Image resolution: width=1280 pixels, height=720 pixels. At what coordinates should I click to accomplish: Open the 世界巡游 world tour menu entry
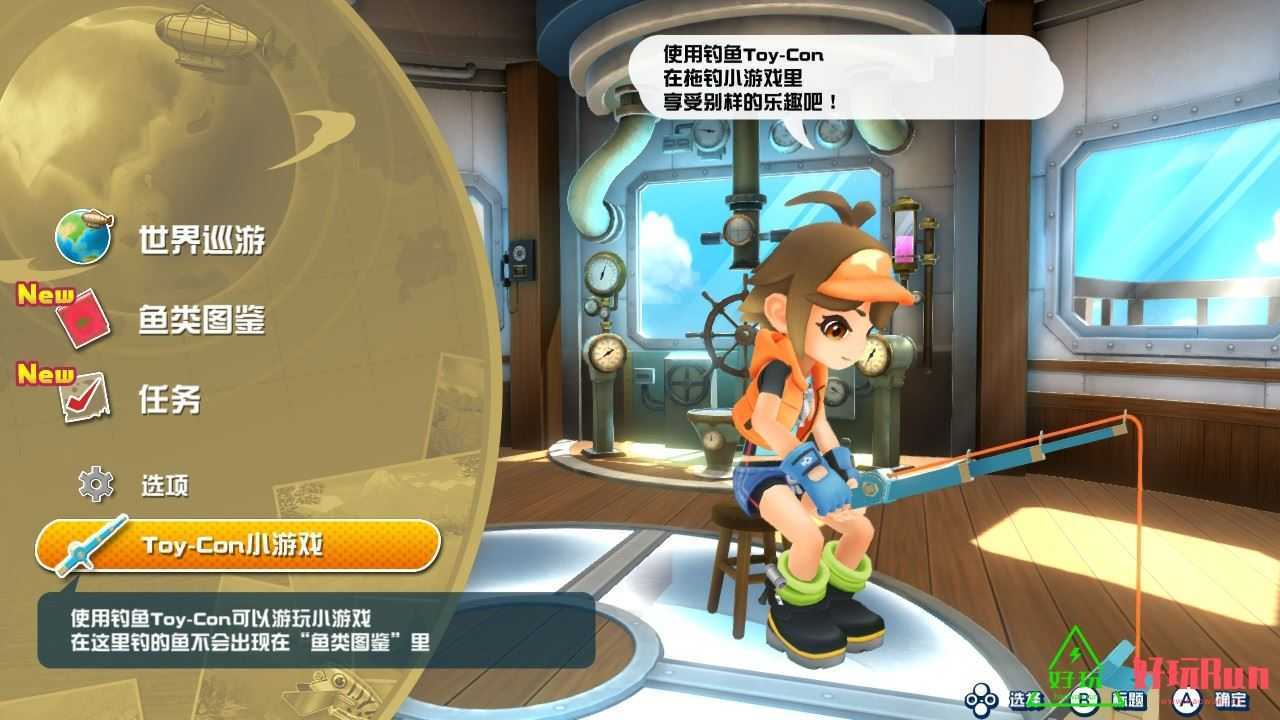(202, 240)
